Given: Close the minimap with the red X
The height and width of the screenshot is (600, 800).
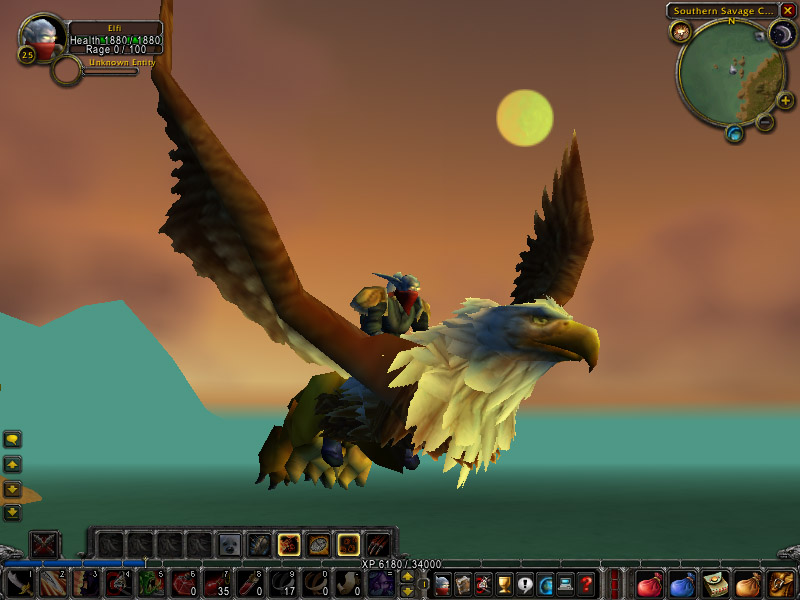Looking at the screenshot, I should pos(788,11).
